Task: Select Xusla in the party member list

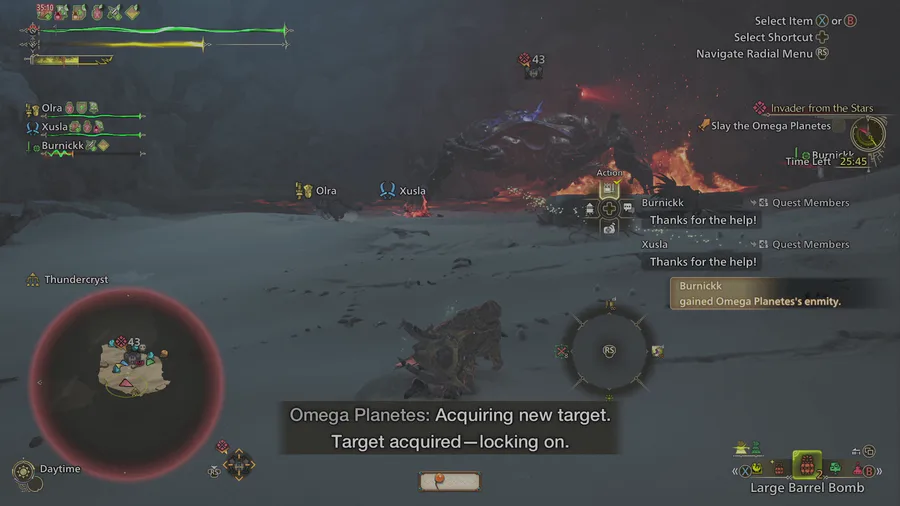Action: point(54,127)
